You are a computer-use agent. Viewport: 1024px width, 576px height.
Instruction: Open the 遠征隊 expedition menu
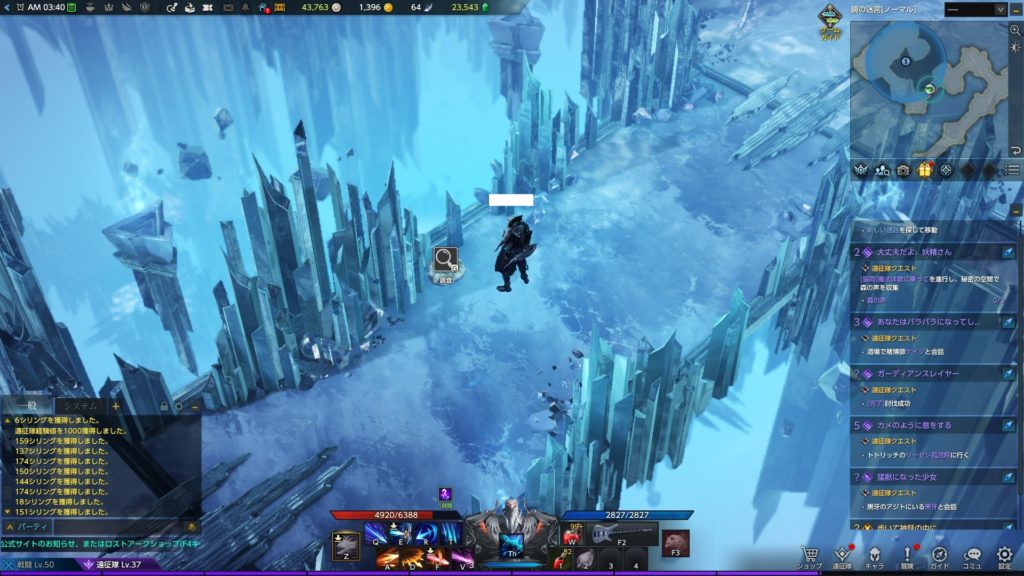point(842,555)
